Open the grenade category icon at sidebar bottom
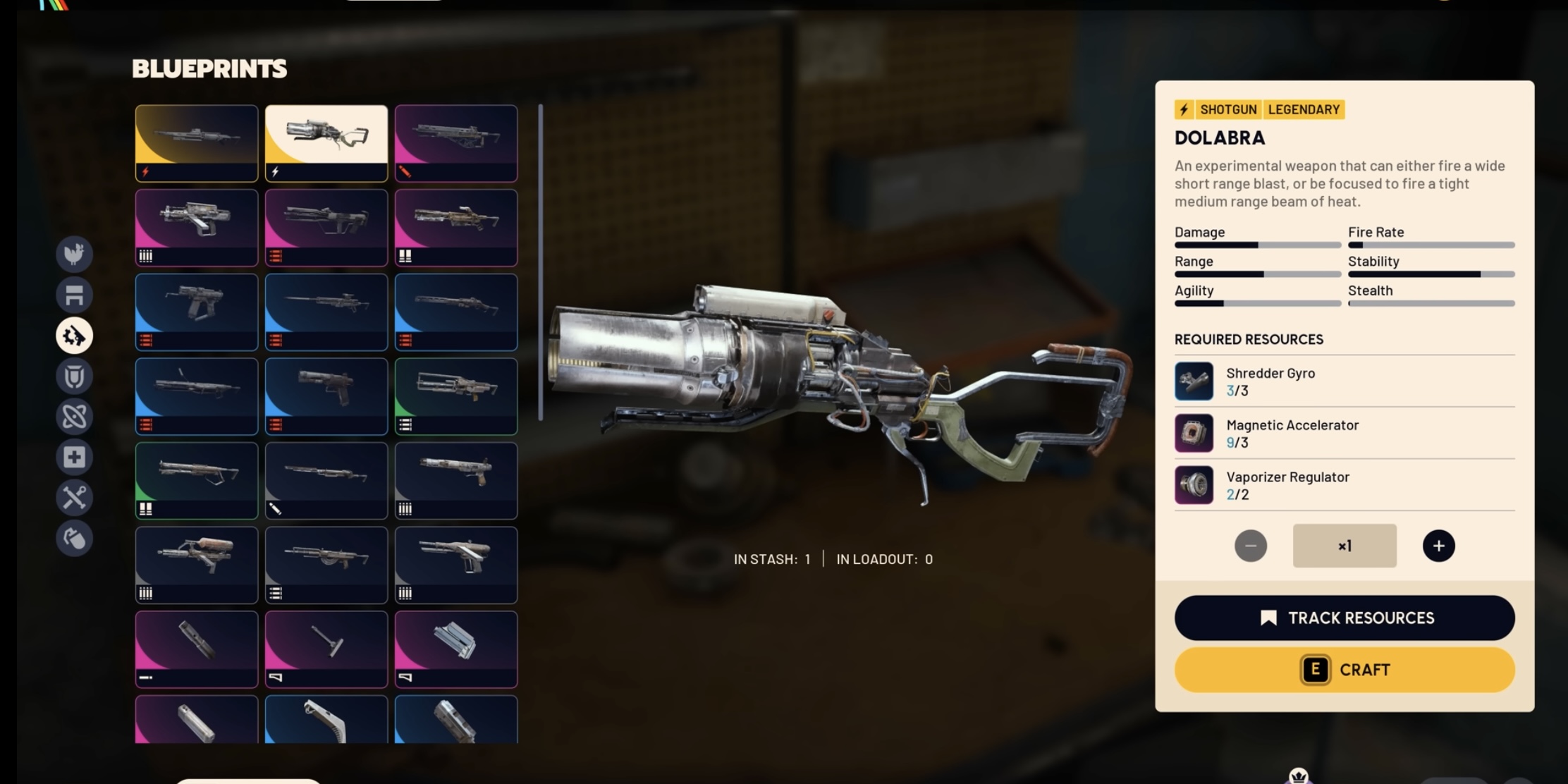The height and width of the screenshot is (784, 1568). (x=74, y=538)
